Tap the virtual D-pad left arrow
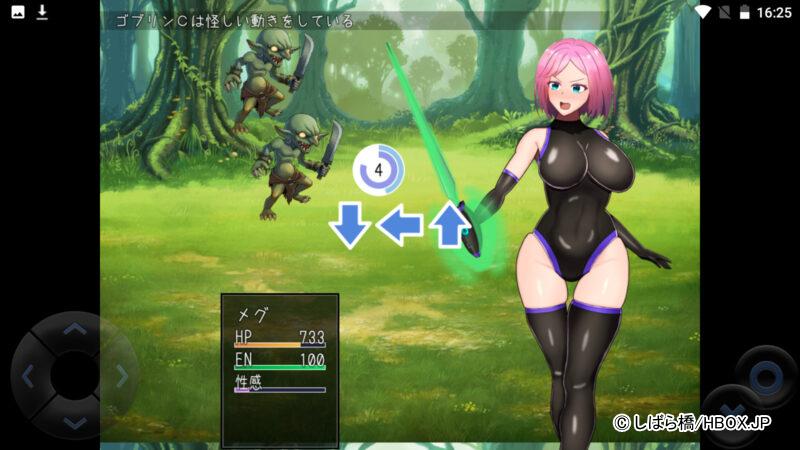800x450 pixels. pyautogui.click(x=28, y=376)
